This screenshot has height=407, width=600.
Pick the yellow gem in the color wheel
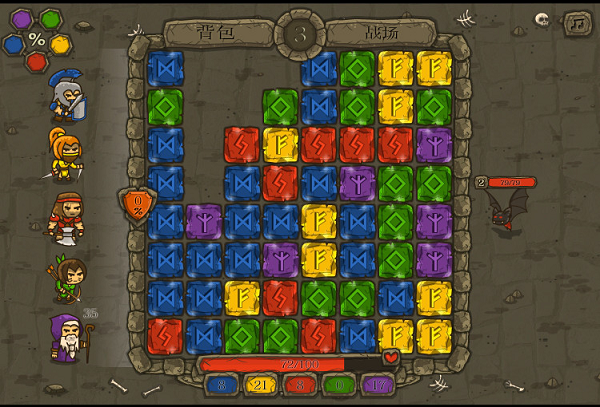tap(60, 43)
